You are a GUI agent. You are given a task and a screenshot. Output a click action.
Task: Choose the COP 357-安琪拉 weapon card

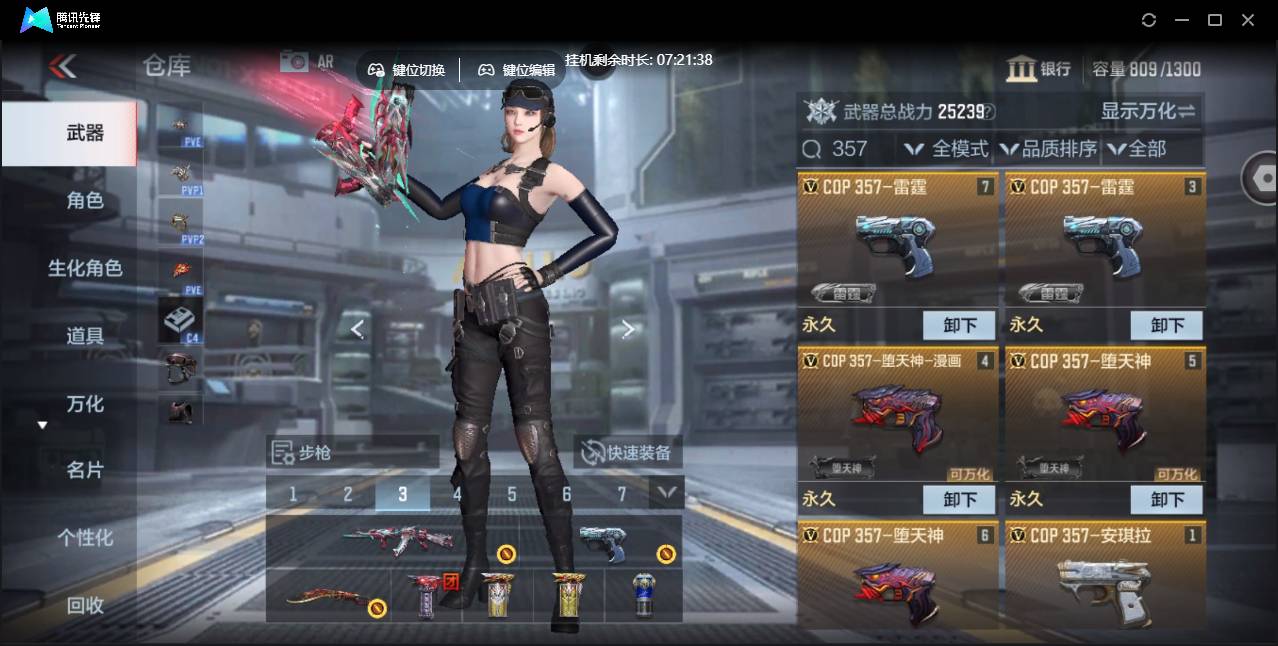1104,580
